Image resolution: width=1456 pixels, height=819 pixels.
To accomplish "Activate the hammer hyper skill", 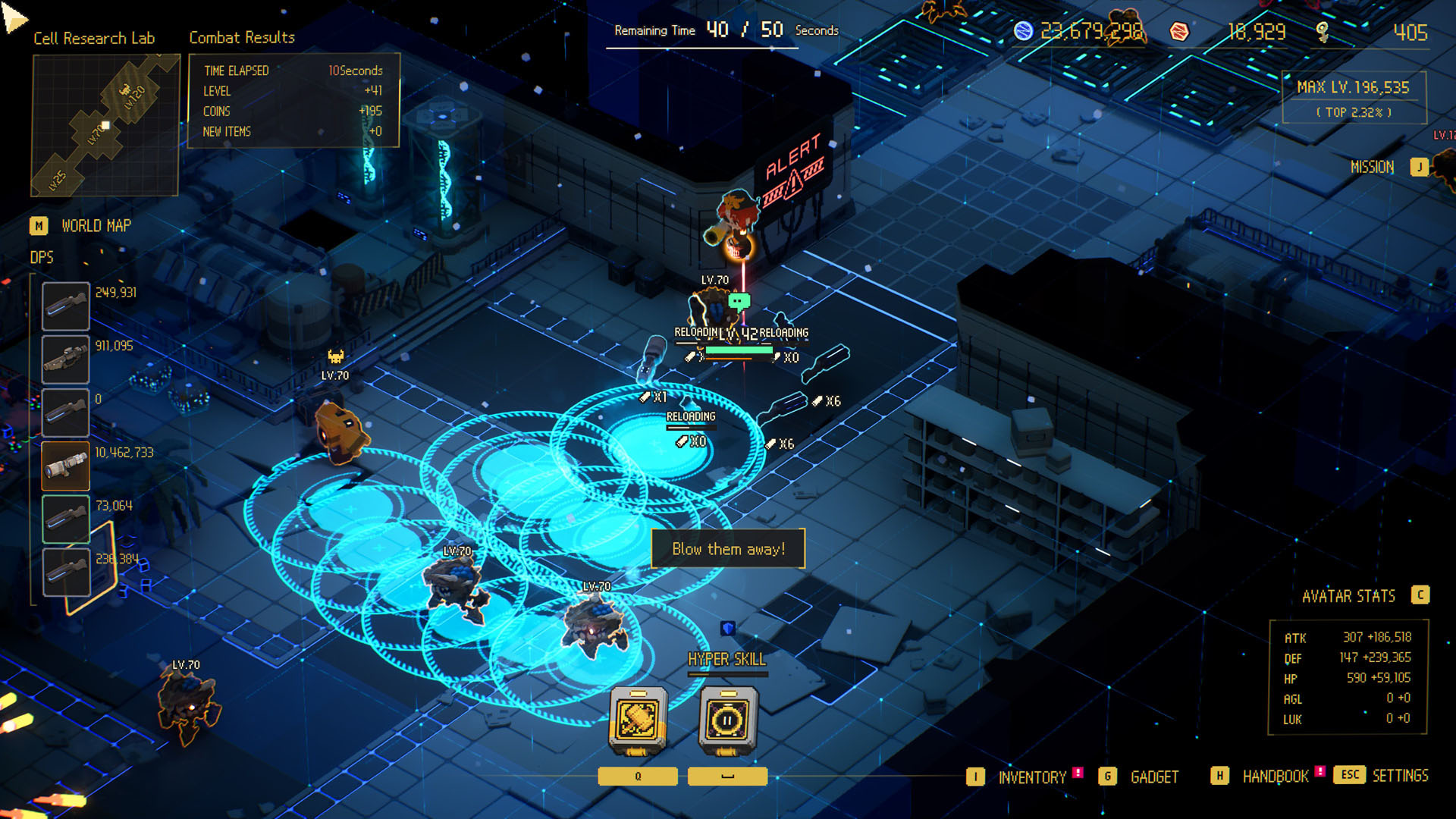I will pos(639,720).
